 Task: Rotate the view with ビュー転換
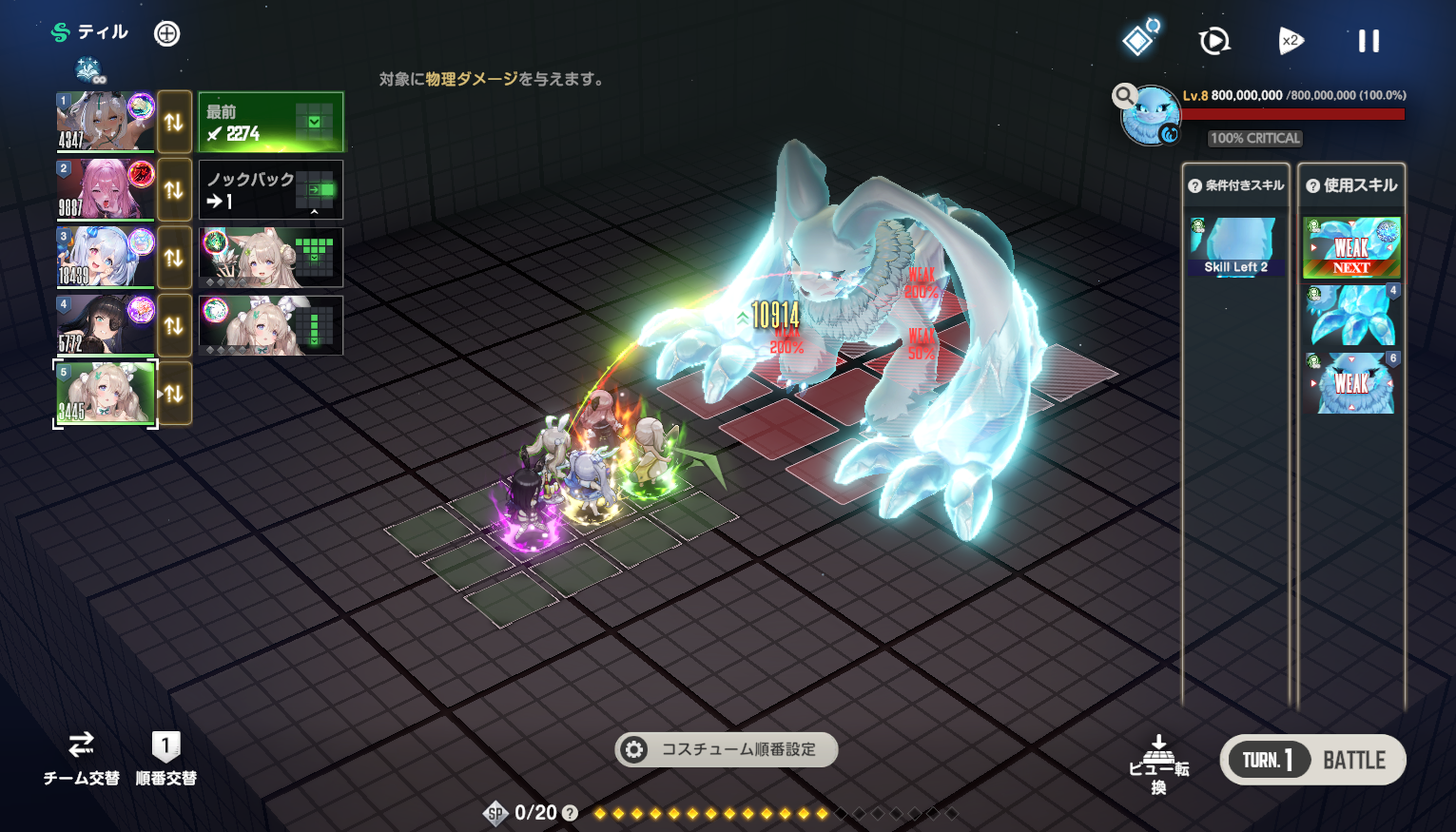(x=1158, y=764)
